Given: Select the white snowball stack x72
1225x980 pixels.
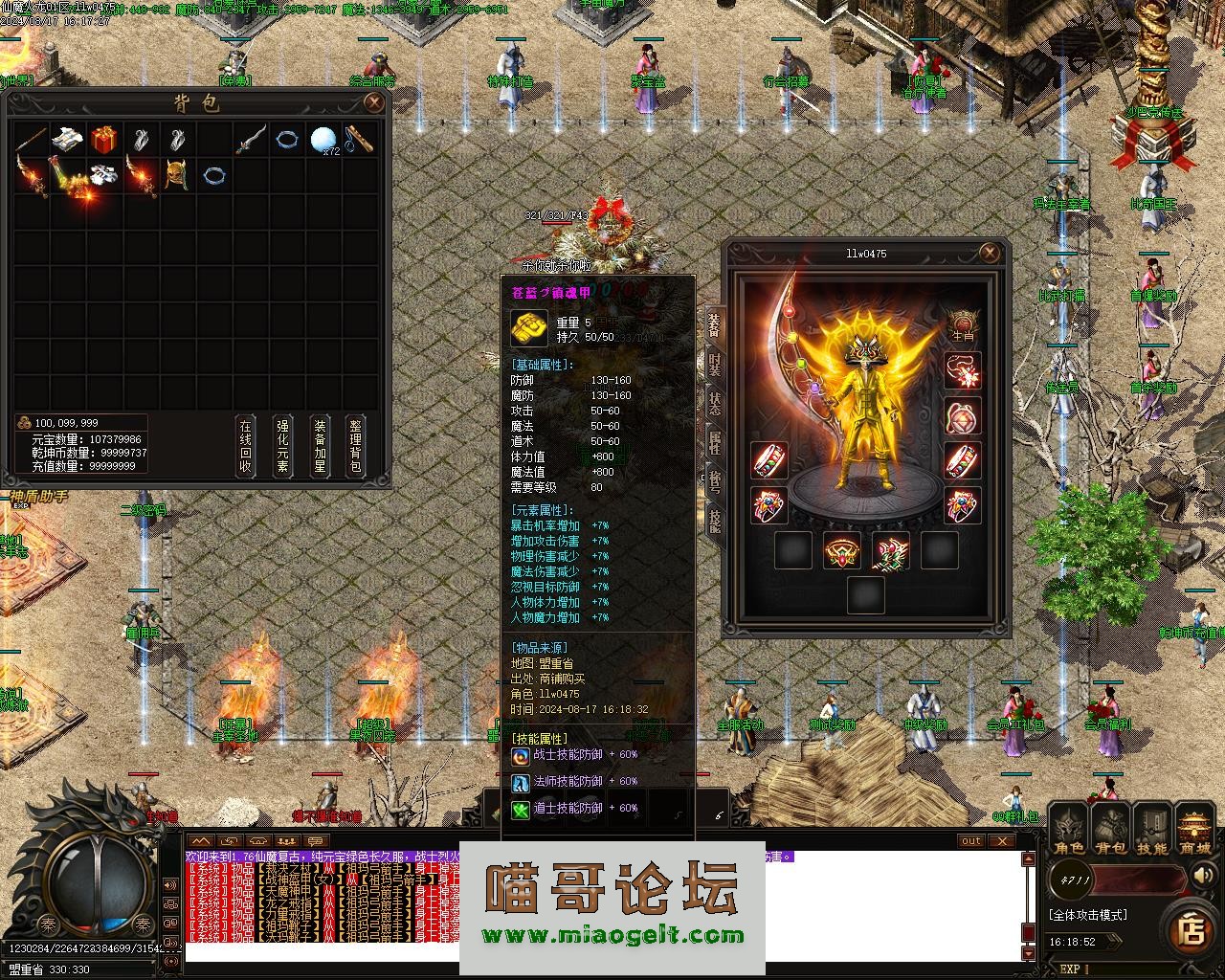Looking at the screenshot, I should (x=323, y=140).
